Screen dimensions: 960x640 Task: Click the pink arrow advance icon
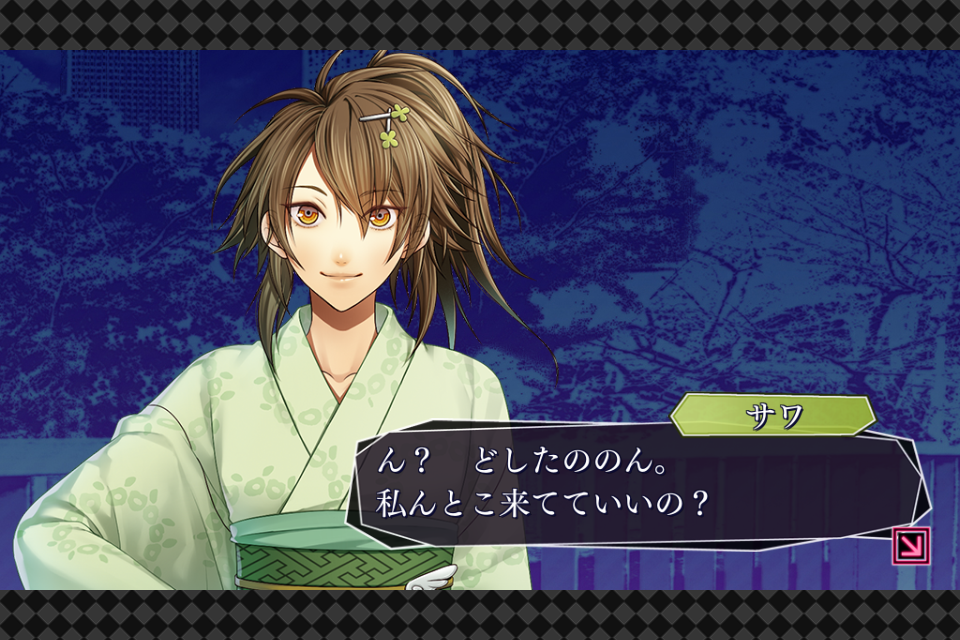(911, 546)
